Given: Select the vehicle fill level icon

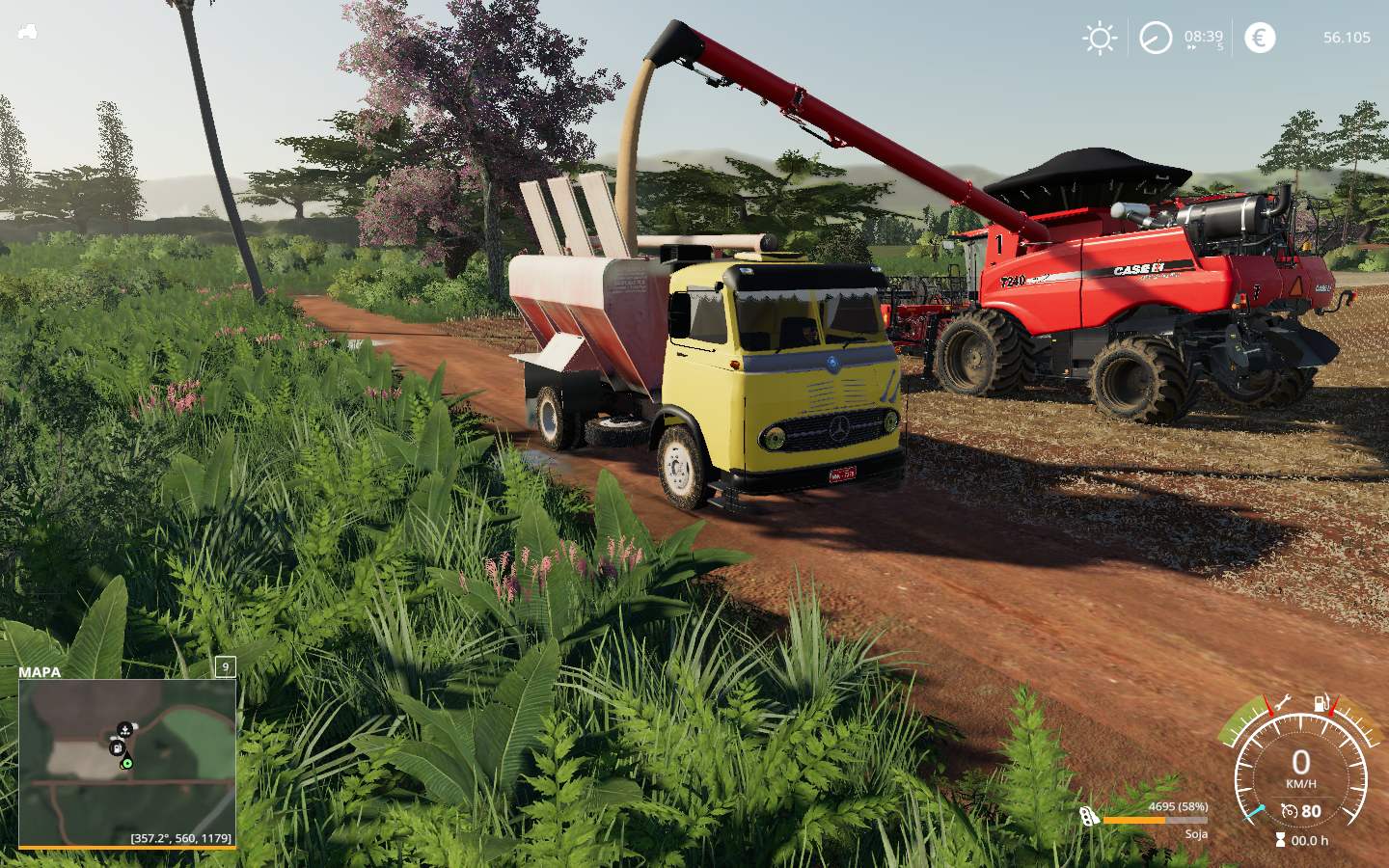Looking at the screenshot, I should point(1091,815).
